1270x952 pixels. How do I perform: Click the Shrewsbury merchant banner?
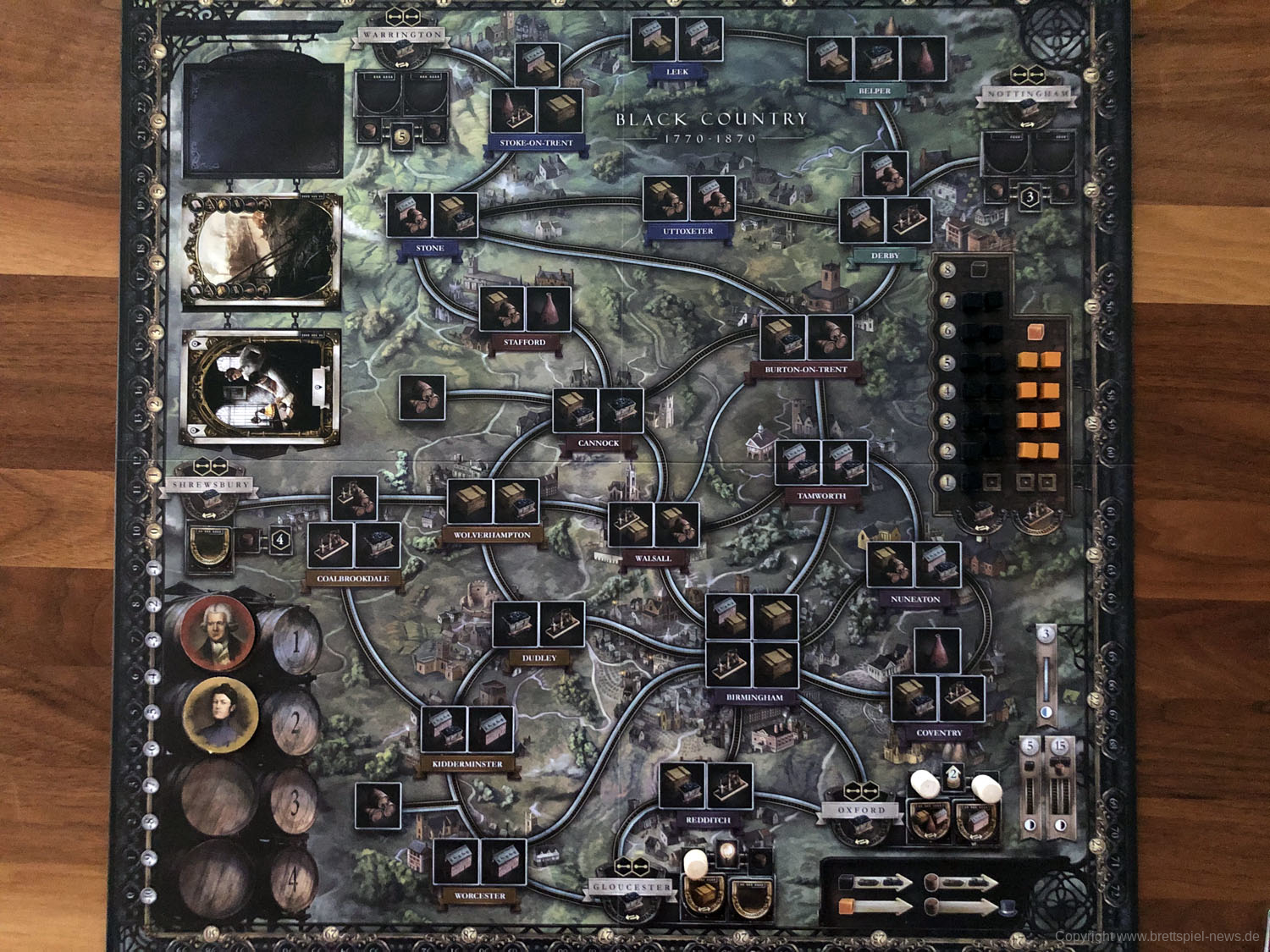[x=211, y=485]
